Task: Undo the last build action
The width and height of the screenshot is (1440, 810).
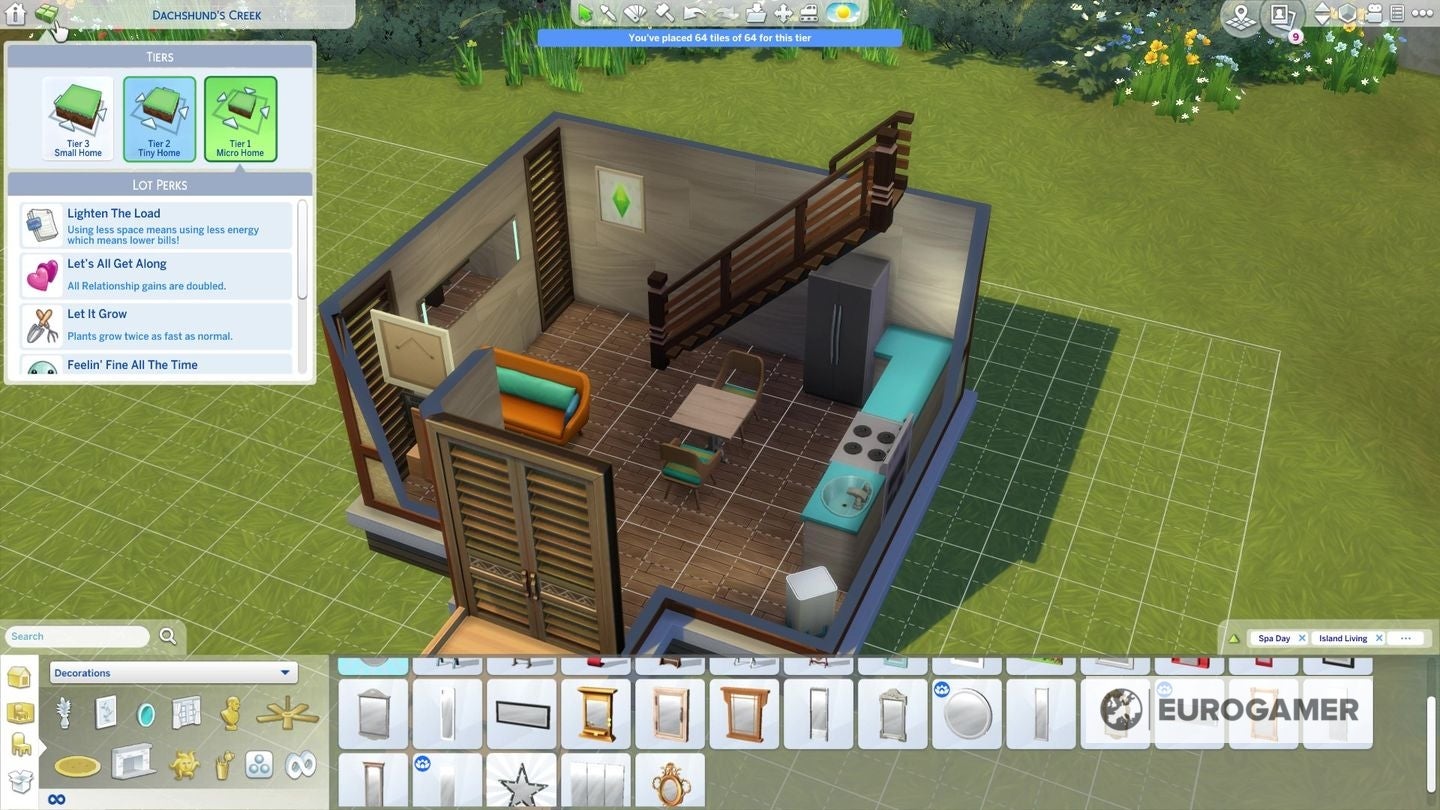Action: (693, 13)
